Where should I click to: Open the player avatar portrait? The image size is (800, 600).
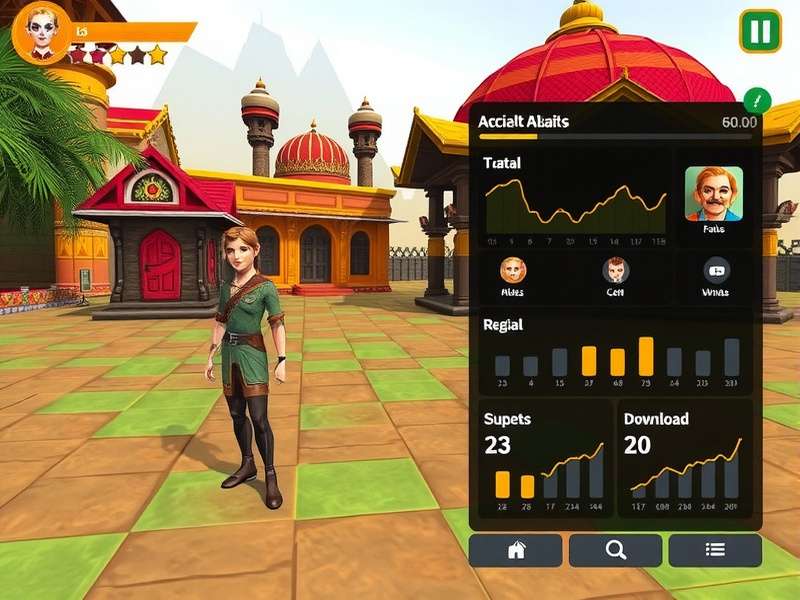[x=41, y=31]
